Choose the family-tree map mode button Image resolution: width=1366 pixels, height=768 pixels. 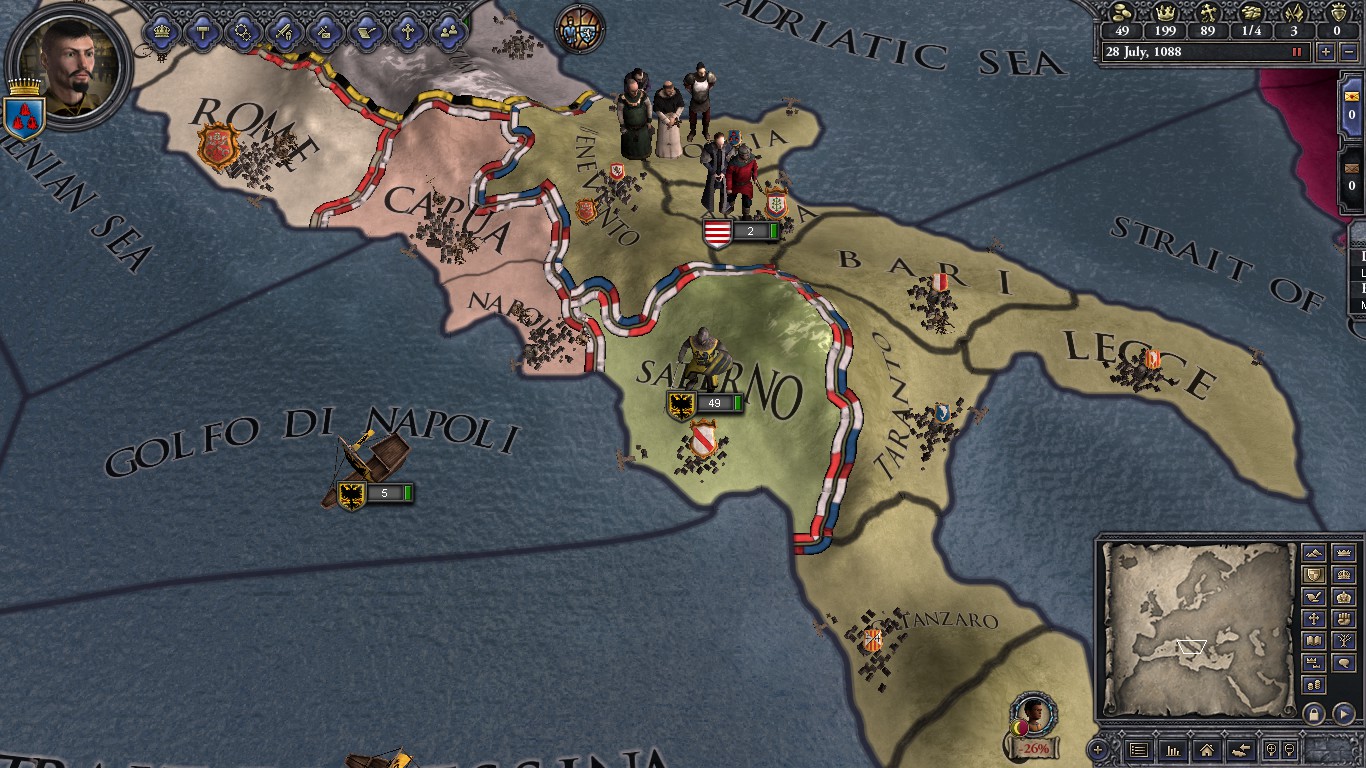(1344, 641)
